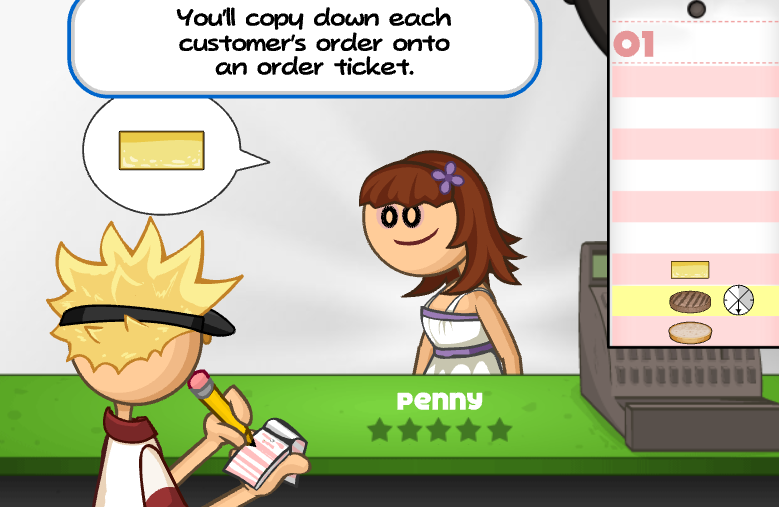This screenshot has height=507, width=779.
Task: Click the tutorial speech bubble about order tickets
Action: pos(305,44)
